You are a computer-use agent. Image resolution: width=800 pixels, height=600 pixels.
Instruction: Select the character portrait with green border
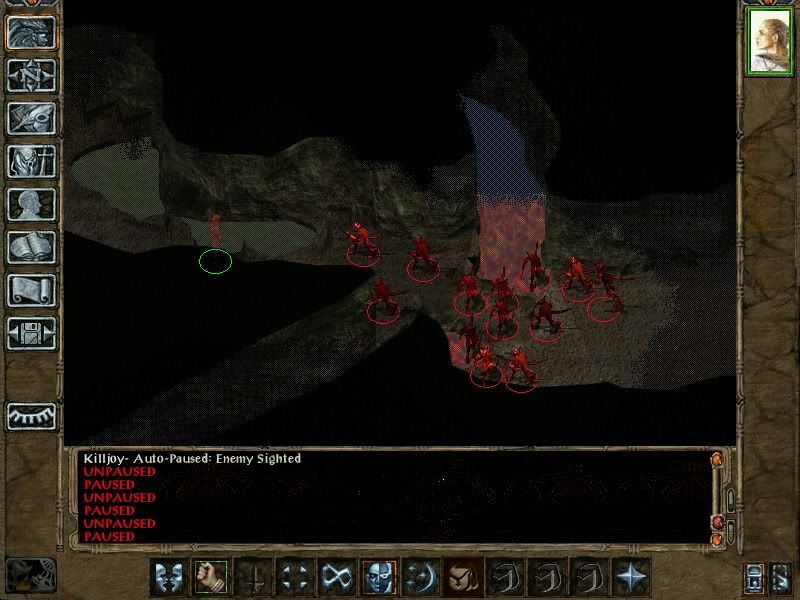770,42
